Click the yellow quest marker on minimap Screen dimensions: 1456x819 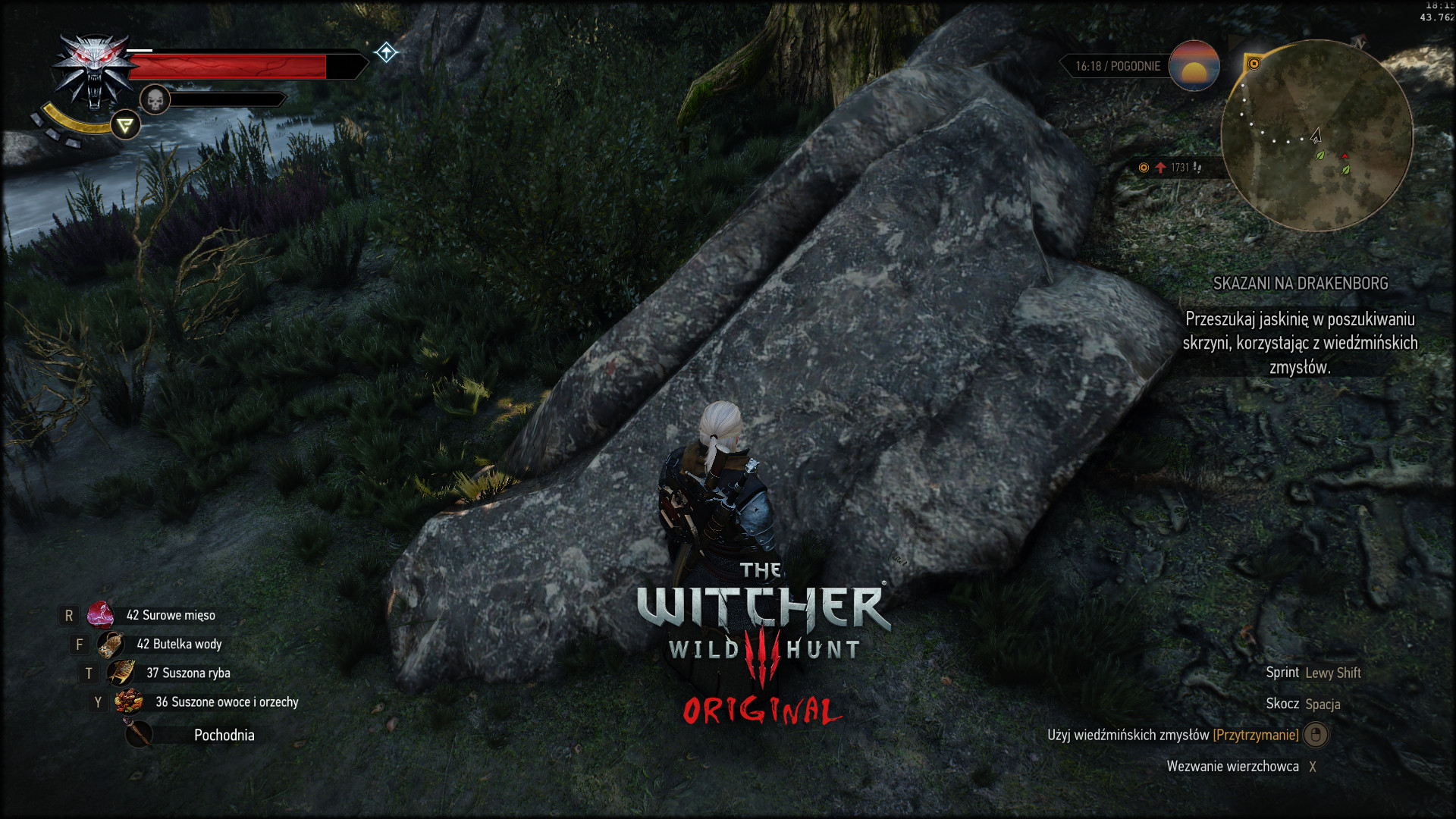(1254, 64)
